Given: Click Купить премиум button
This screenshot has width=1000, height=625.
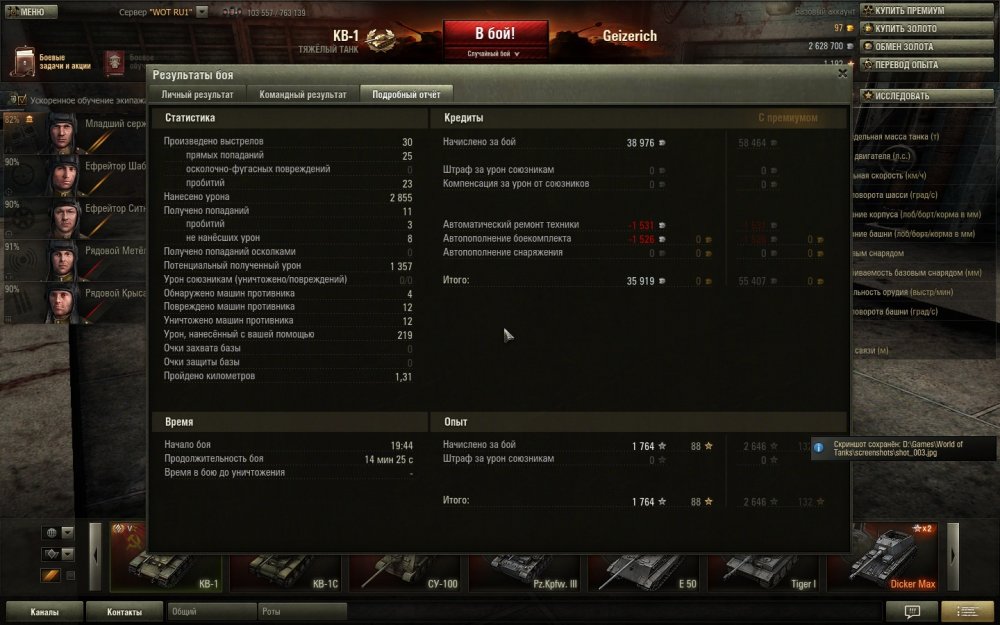Looking at the screenshot, I should click(x=908, y=10).
